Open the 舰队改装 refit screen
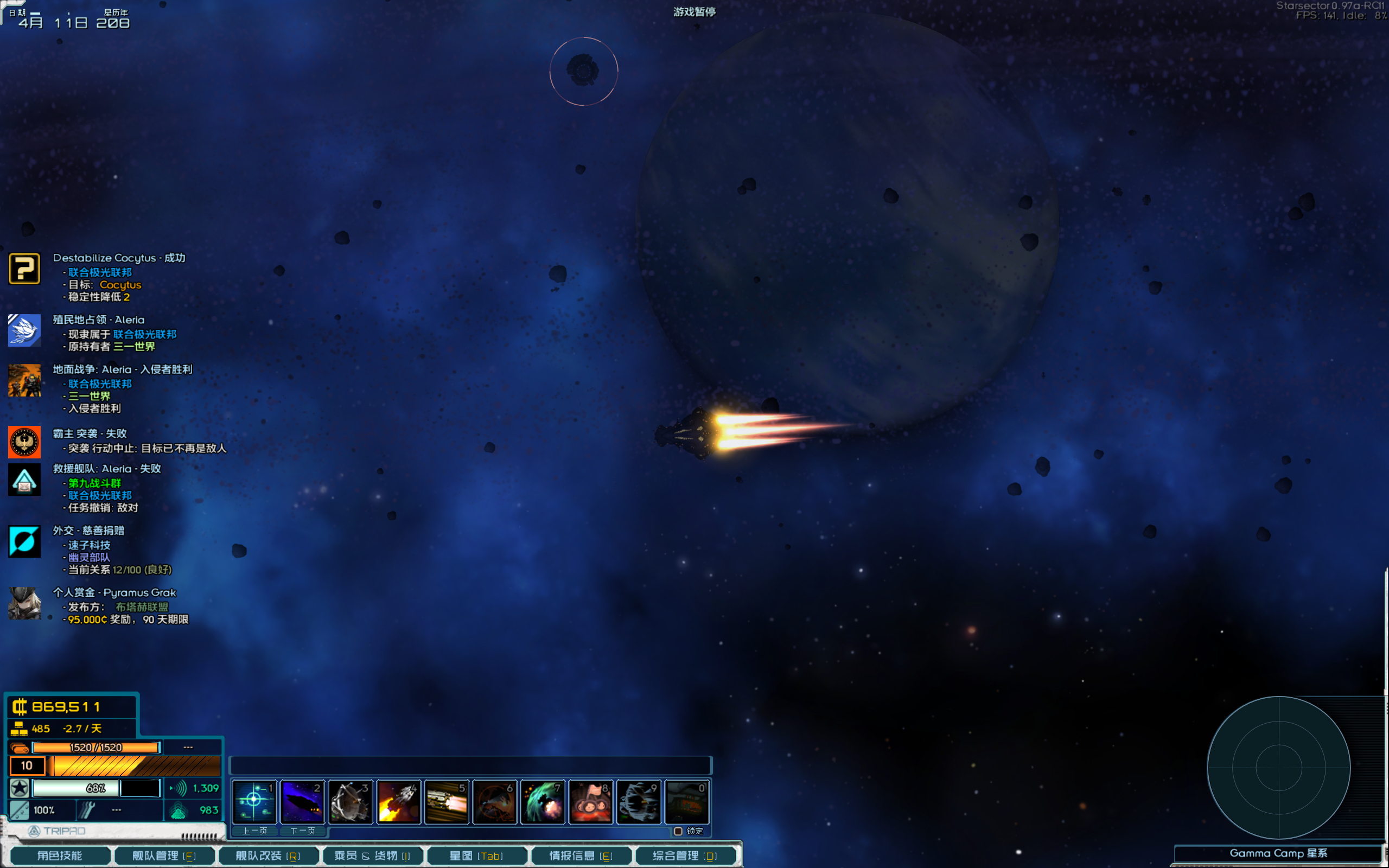Image resolution: width=1389 pixels, height=868 pixels. pyautogui.click(x=268, y=856)
